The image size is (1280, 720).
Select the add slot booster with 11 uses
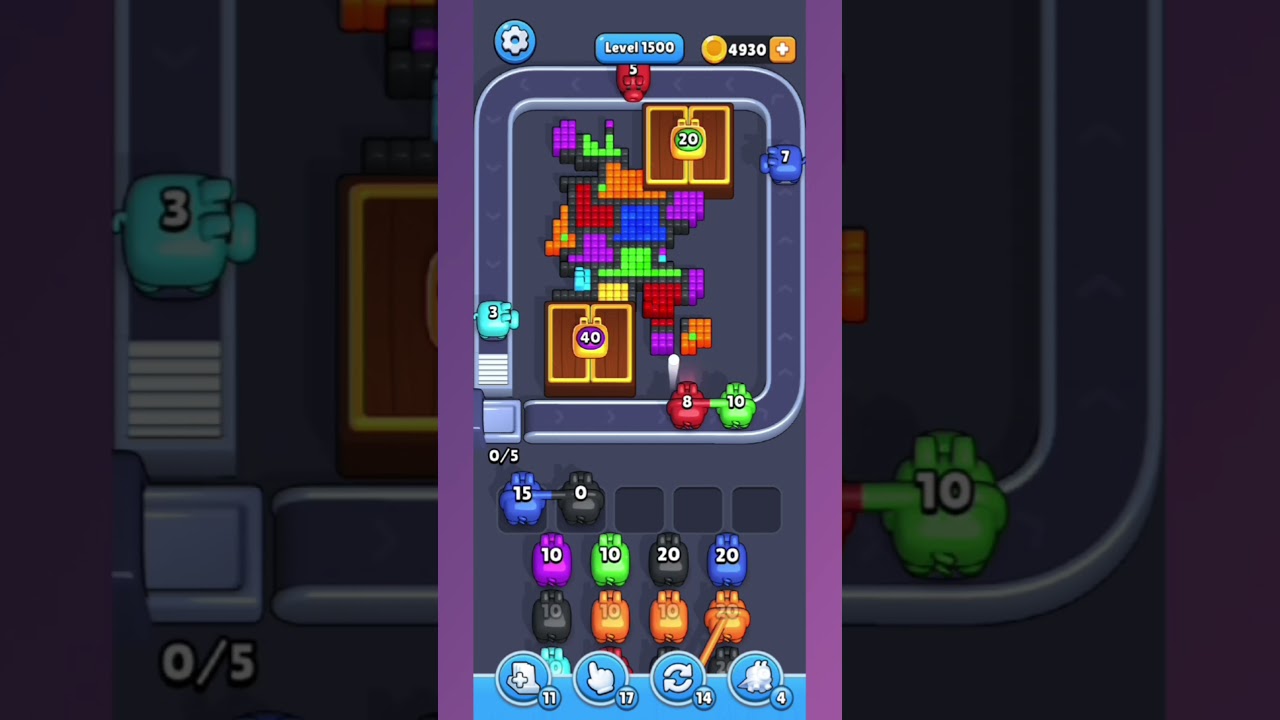(524, 678)
